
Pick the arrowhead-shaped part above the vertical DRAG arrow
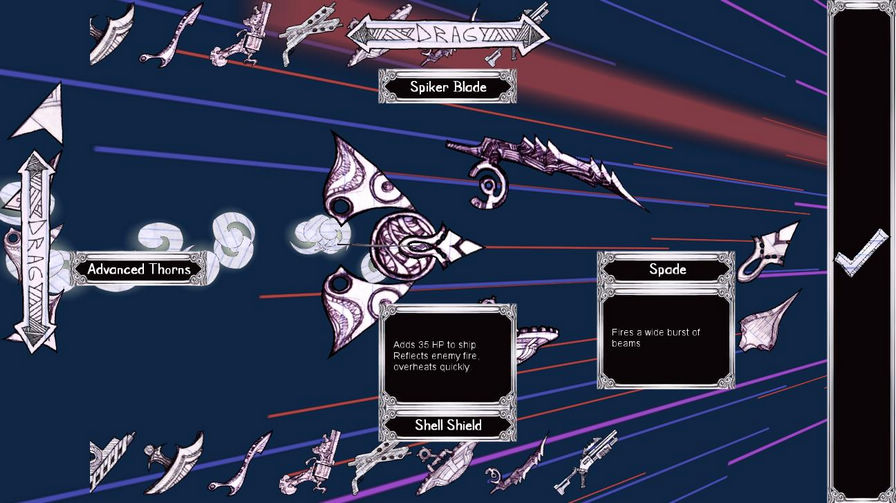coord(38,113)
